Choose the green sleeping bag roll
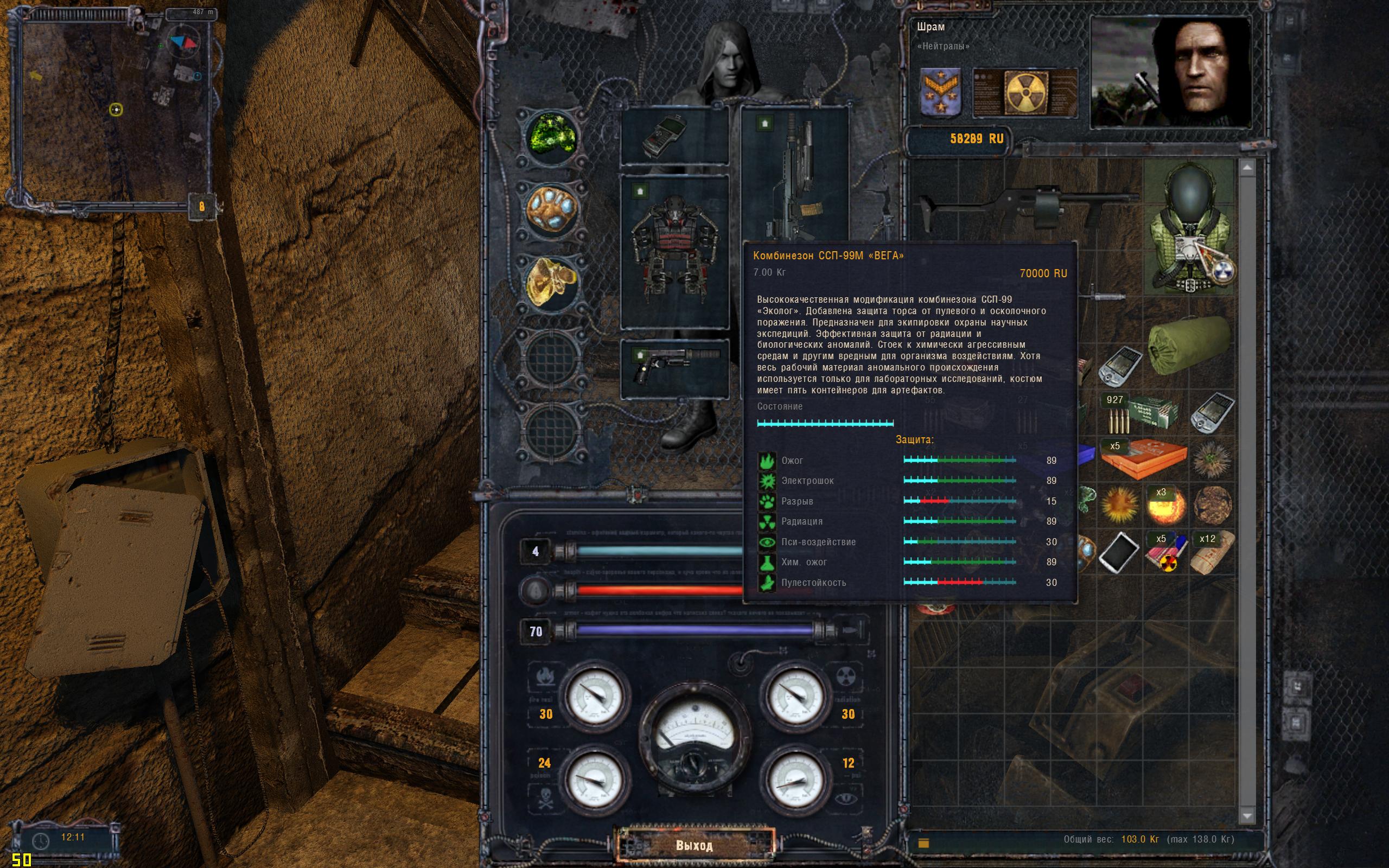This screenshot has width=1389, height=868. click(1190, 344)
